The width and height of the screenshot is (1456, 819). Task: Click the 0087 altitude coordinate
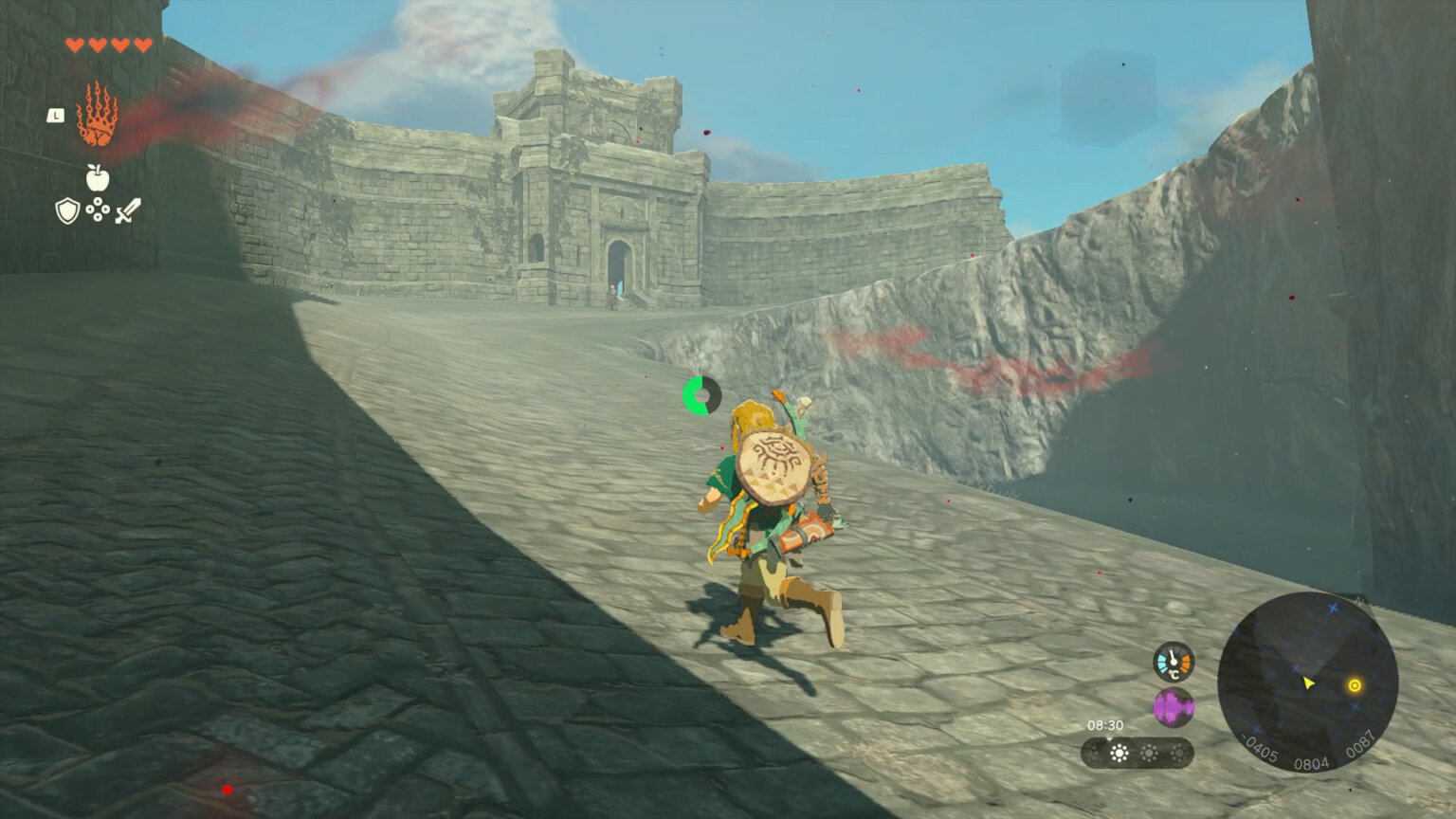click(1361, 744)
